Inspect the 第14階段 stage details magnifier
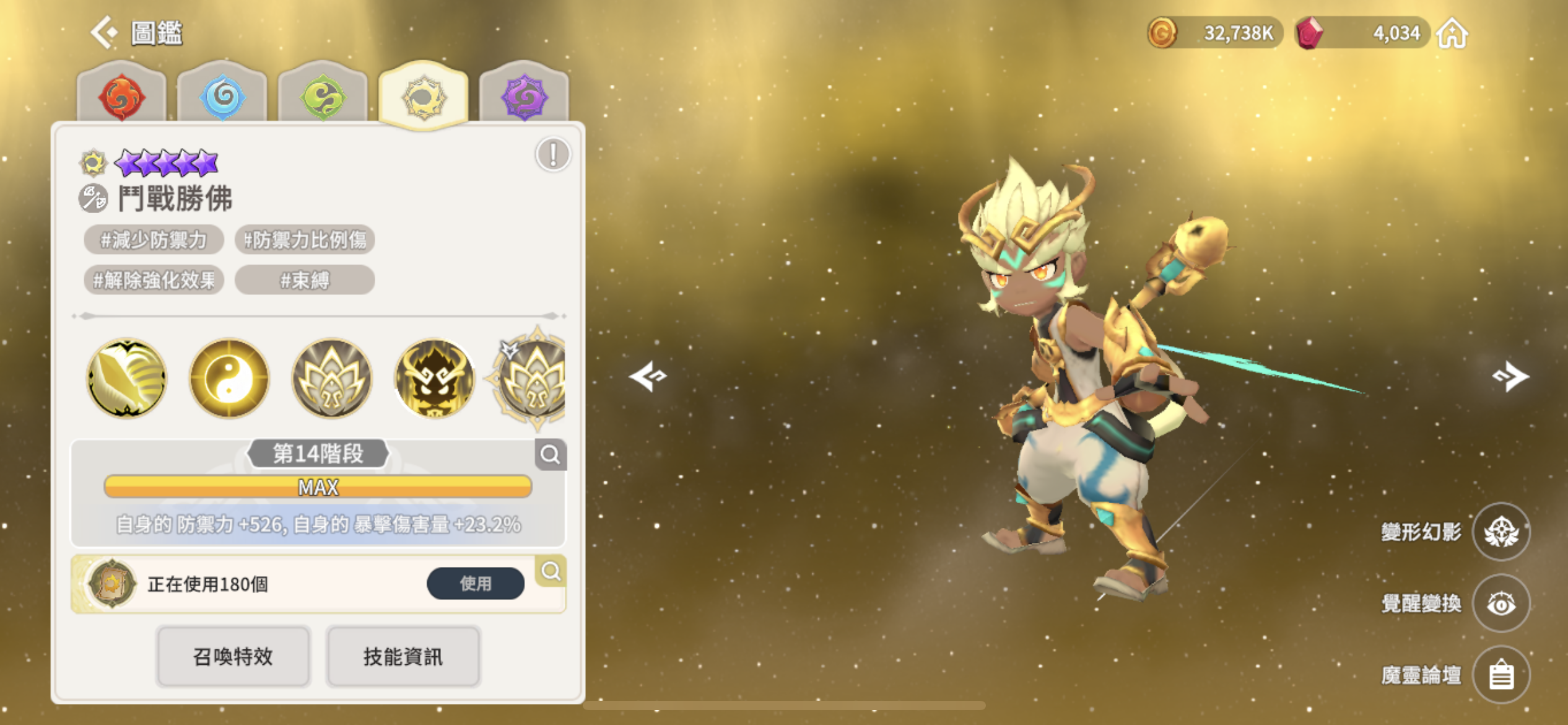Image resolution: width=1568 pixels, height=725 pixels. [x=550, y=455]
